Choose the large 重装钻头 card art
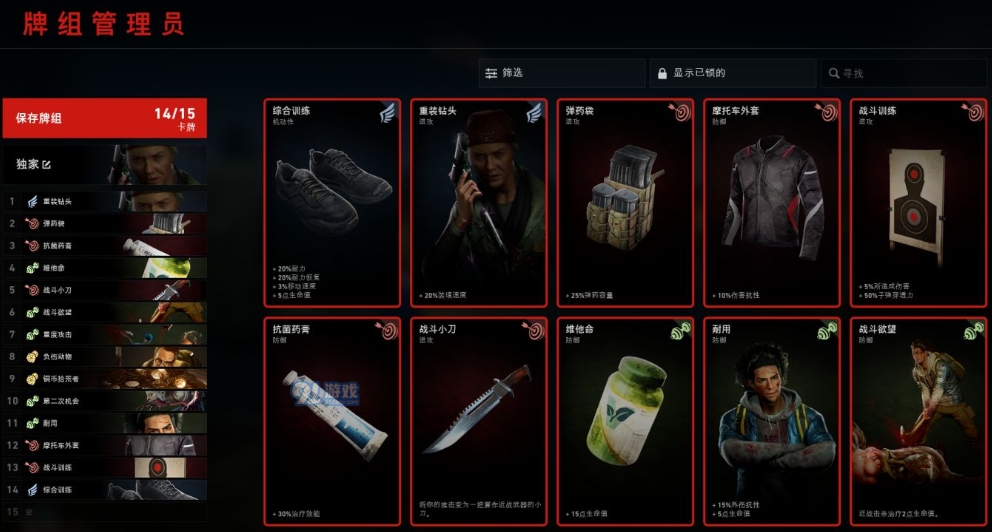This screenshot has width=992, height=532. (x=479, y=202)
